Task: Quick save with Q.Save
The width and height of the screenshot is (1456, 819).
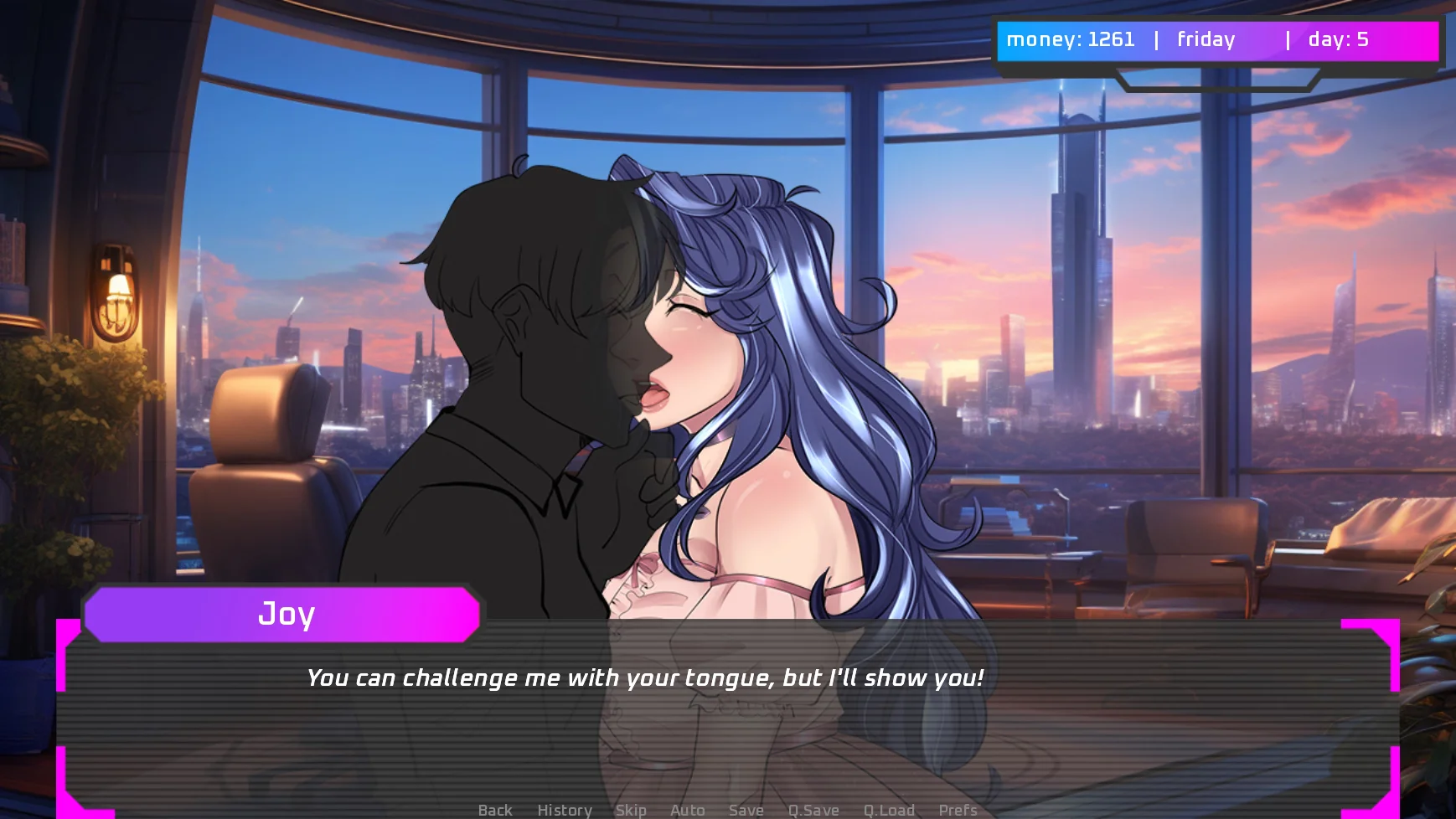Action: [813, 810]
